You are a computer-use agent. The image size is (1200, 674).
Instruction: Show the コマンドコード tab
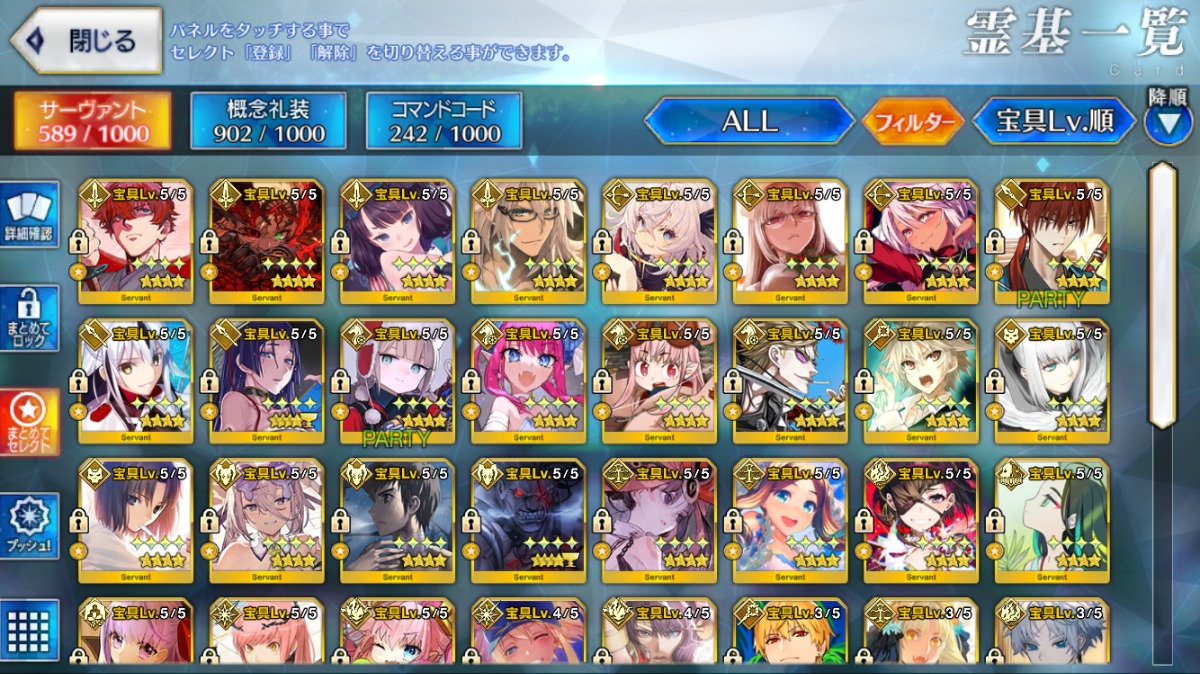(444, 122)
